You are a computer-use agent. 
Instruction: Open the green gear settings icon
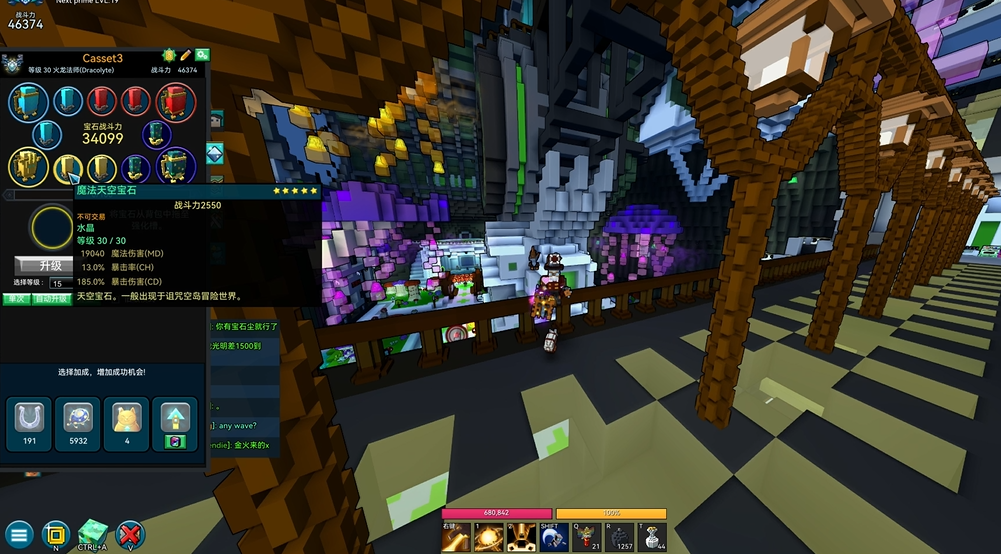pyautogui.click(x=202, y=55)
